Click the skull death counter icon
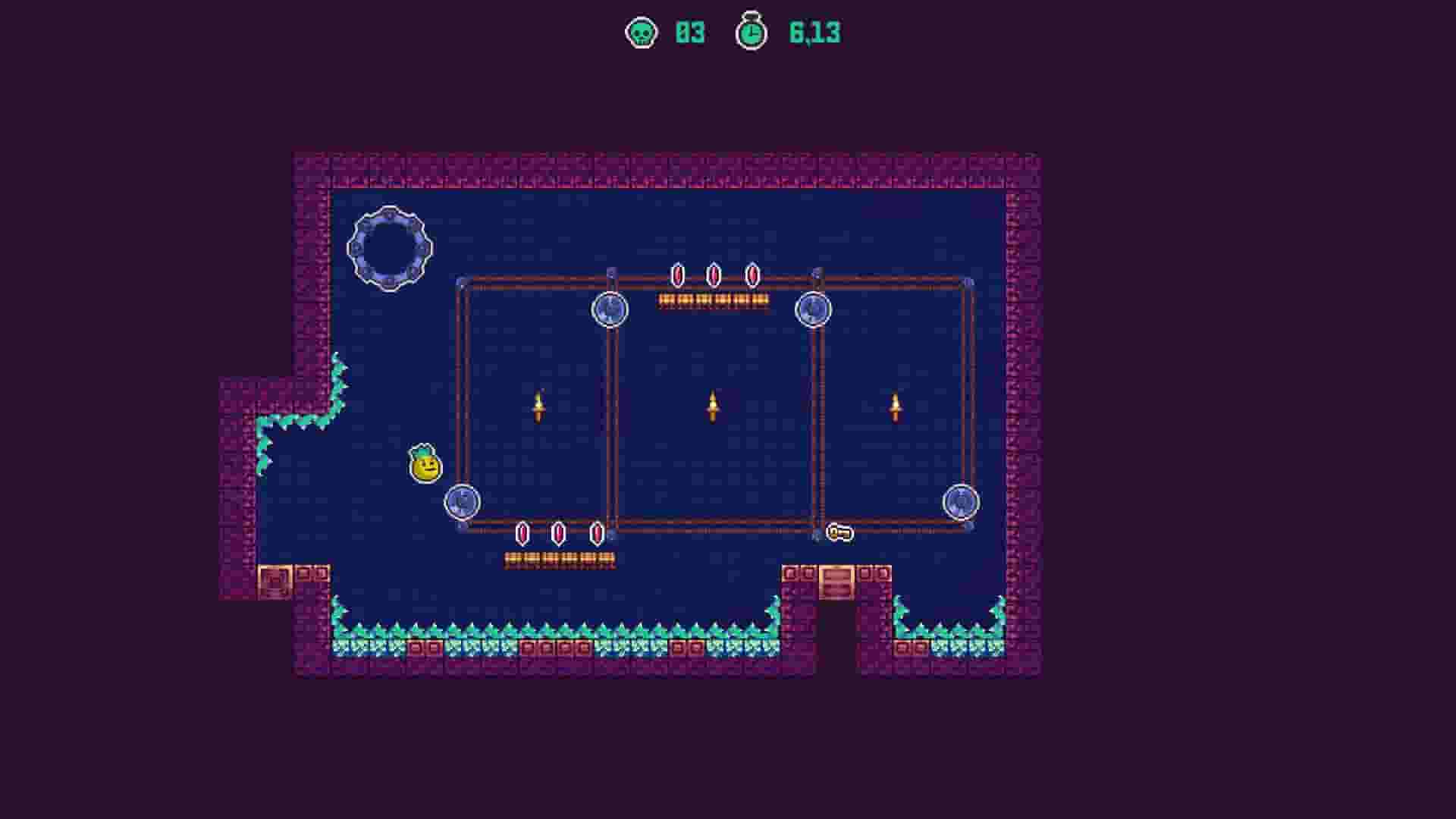The width and height of the screenshot is (1456, 819). tap(641, 33)
